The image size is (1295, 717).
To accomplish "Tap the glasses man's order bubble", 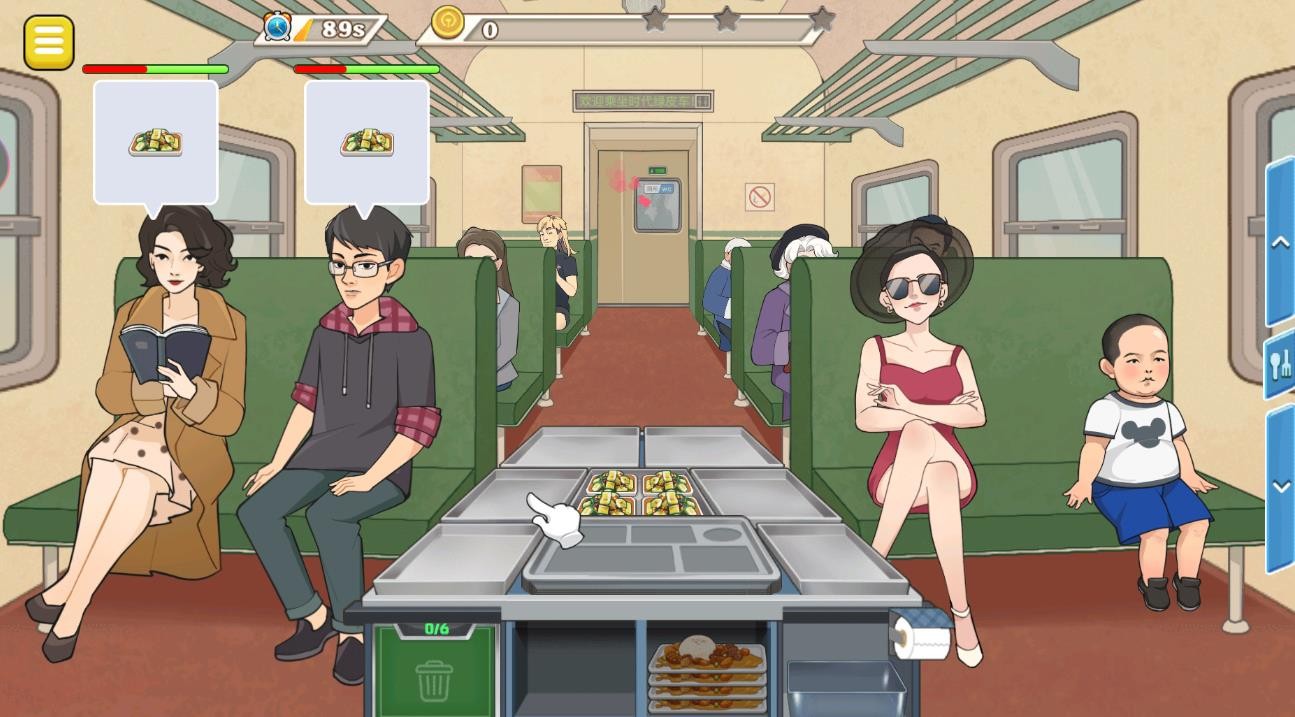I will point(367,142).
